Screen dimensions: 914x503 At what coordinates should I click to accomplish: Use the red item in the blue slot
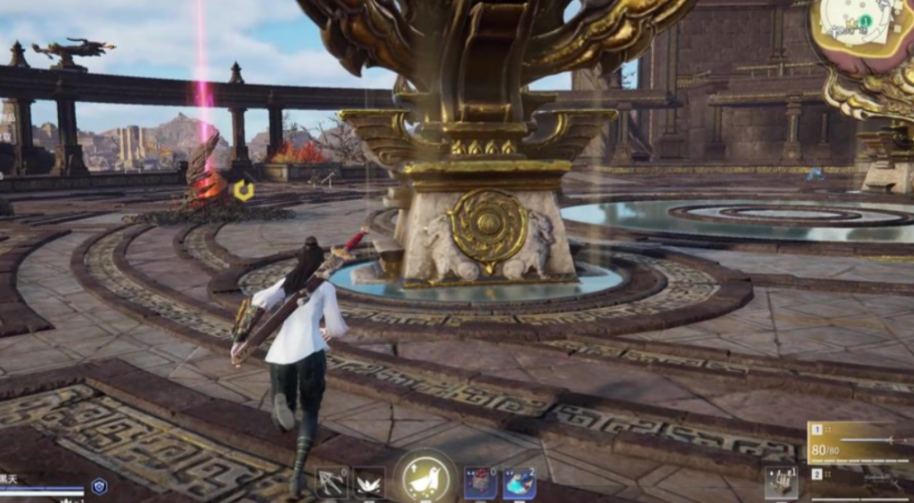[481, 484]
